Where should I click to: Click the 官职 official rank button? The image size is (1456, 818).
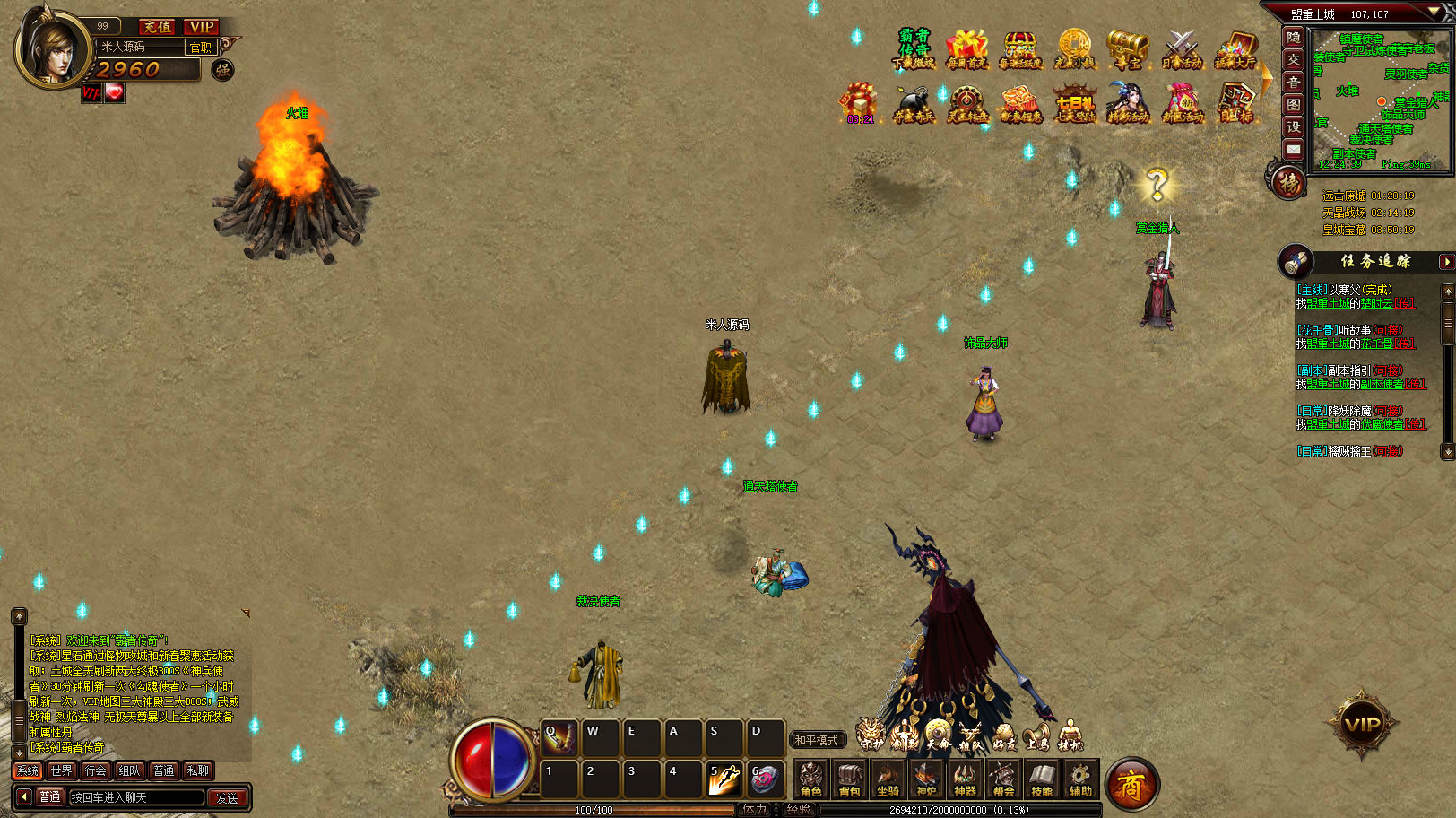point(200,48)
